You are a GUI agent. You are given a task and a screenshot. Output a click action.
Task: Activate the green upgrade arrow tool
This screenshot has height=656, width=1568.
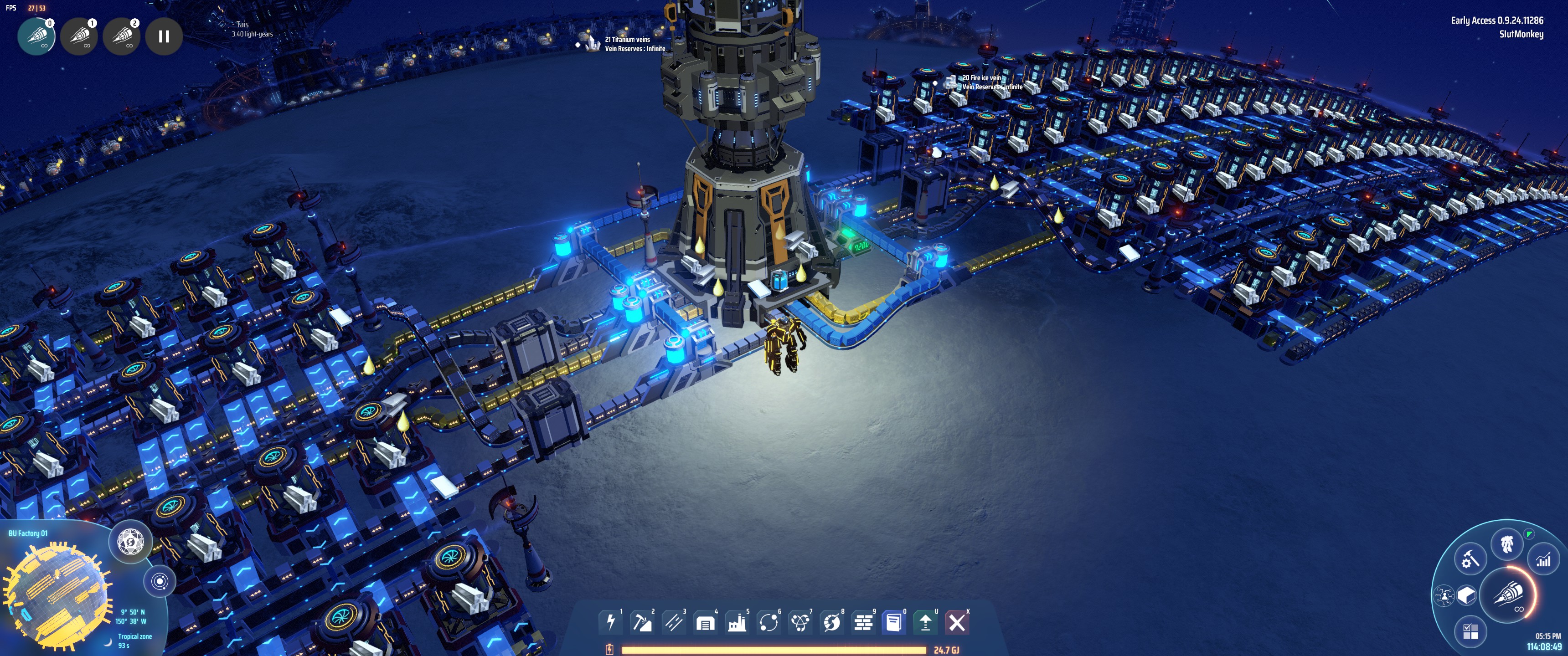(x=925, y=623)
